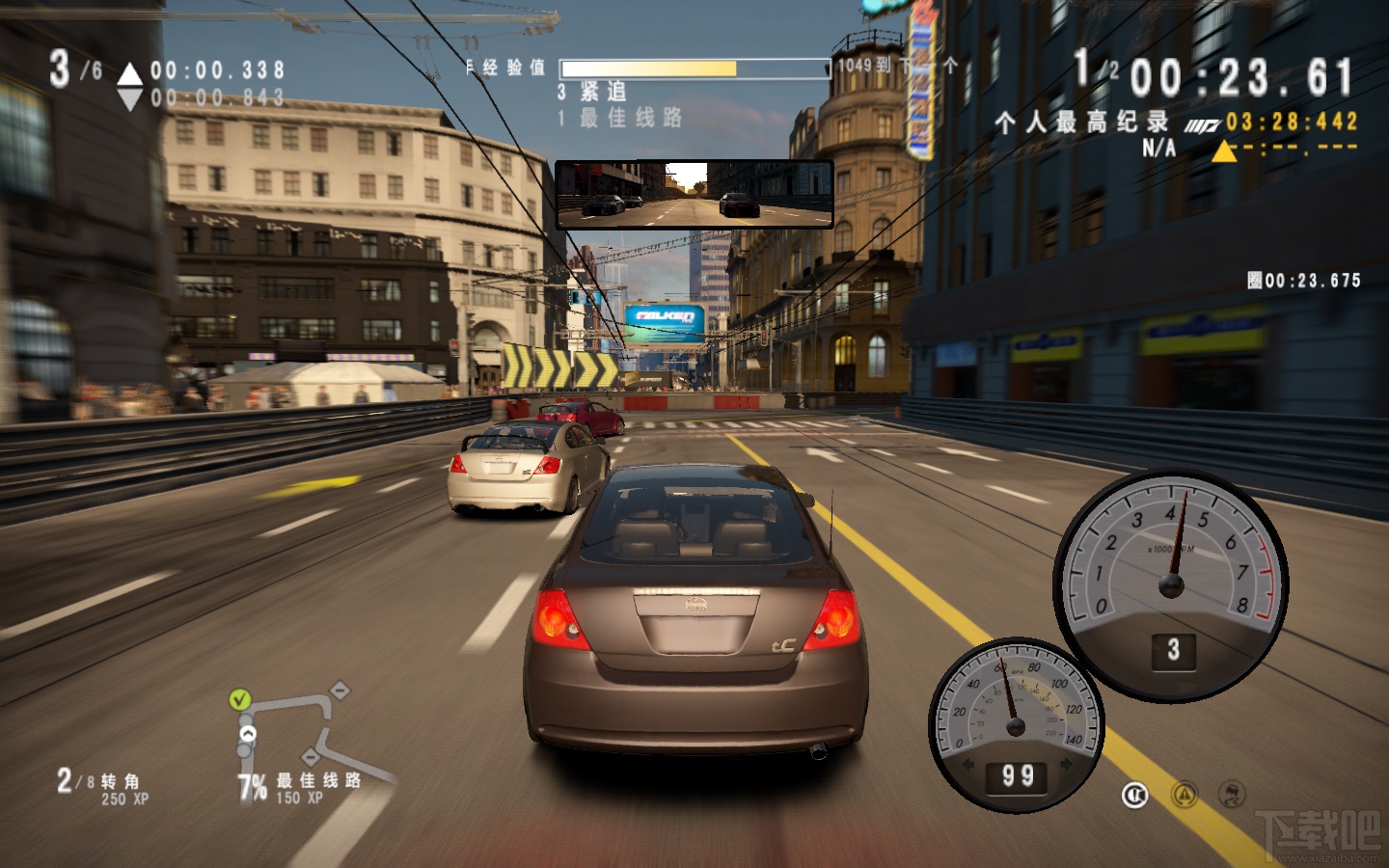Image resolution: width=1389 pixels, height=868 pixels.
Task: Select the warning triangle traction control icon
Action: click(1184, 795)
